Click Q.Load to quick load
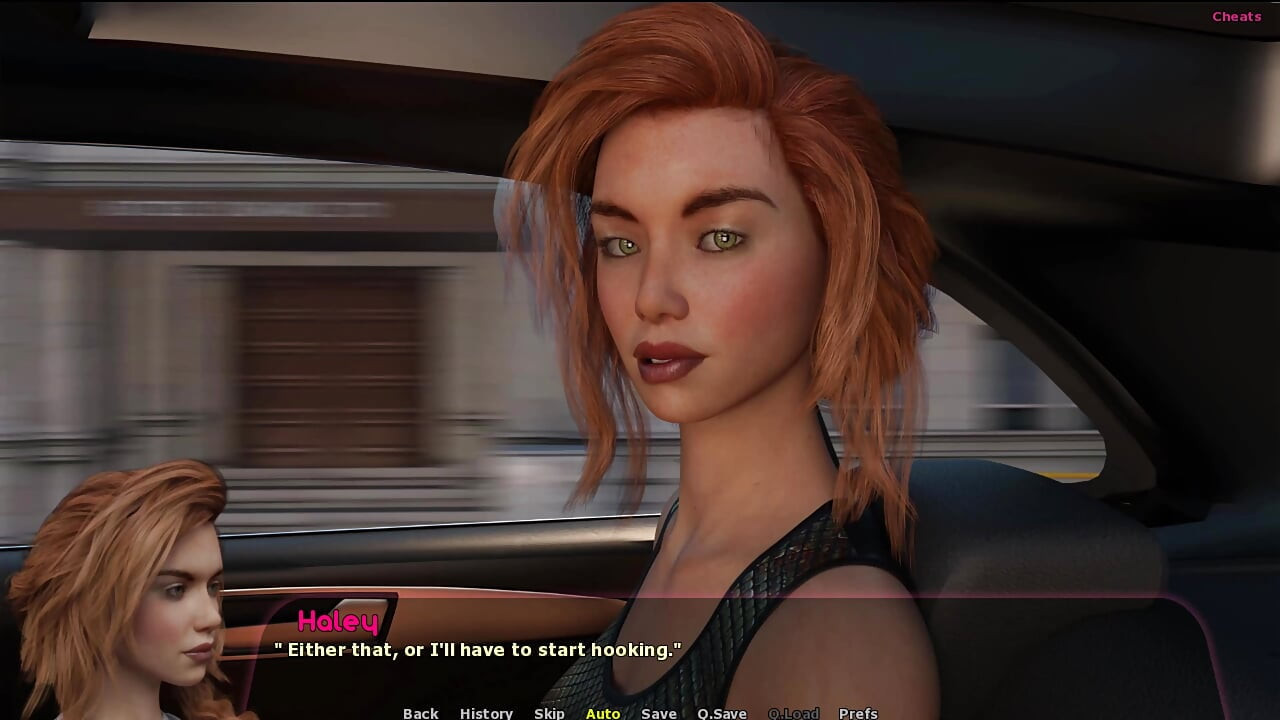 pos(793,713)
